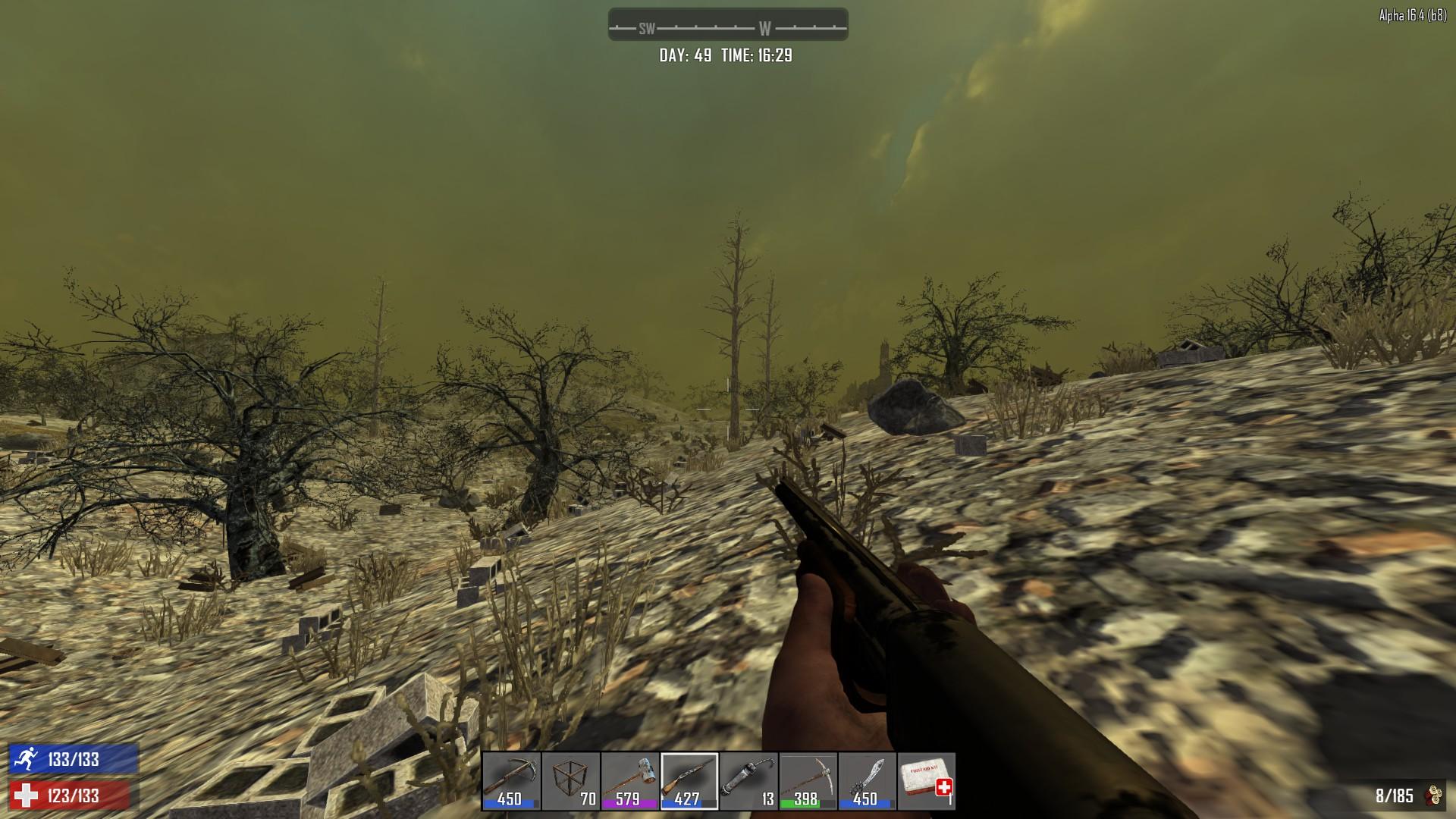1456x819 pixels.
Task: Select the crossbow hotbar slot
Action: pos(511,781)
